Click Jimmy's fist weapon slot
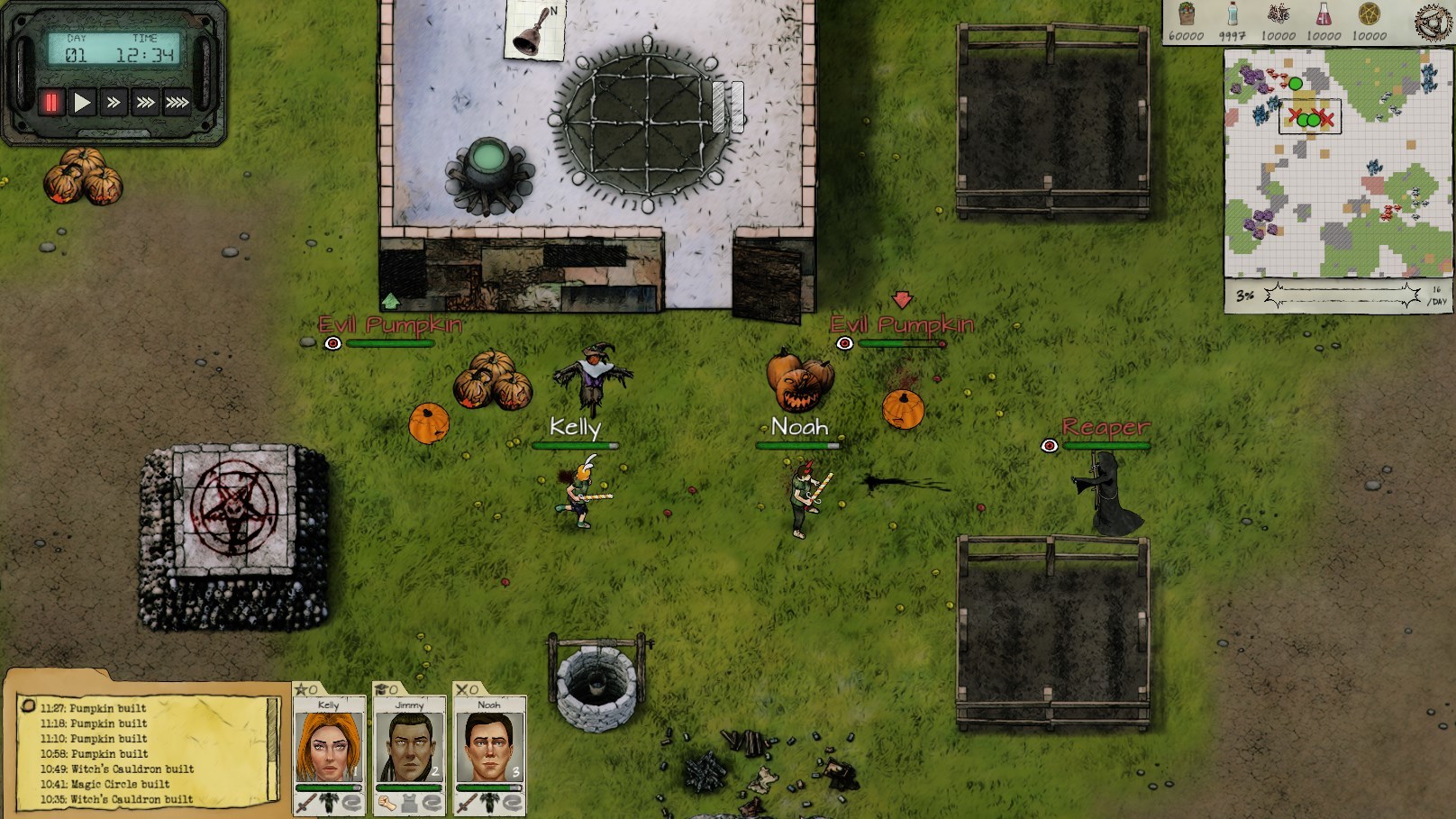The image size is (1456, 819). tap(387, 802)
